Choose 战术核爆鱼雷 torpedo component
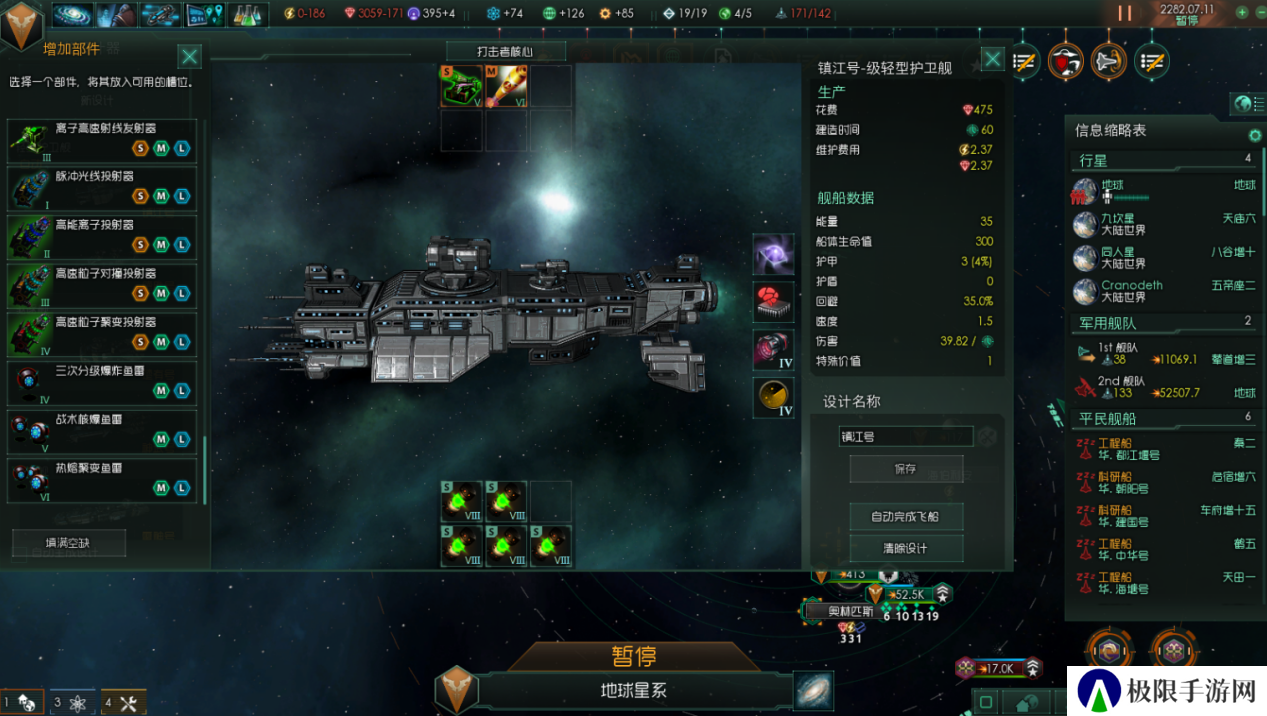 pos(101,431)
